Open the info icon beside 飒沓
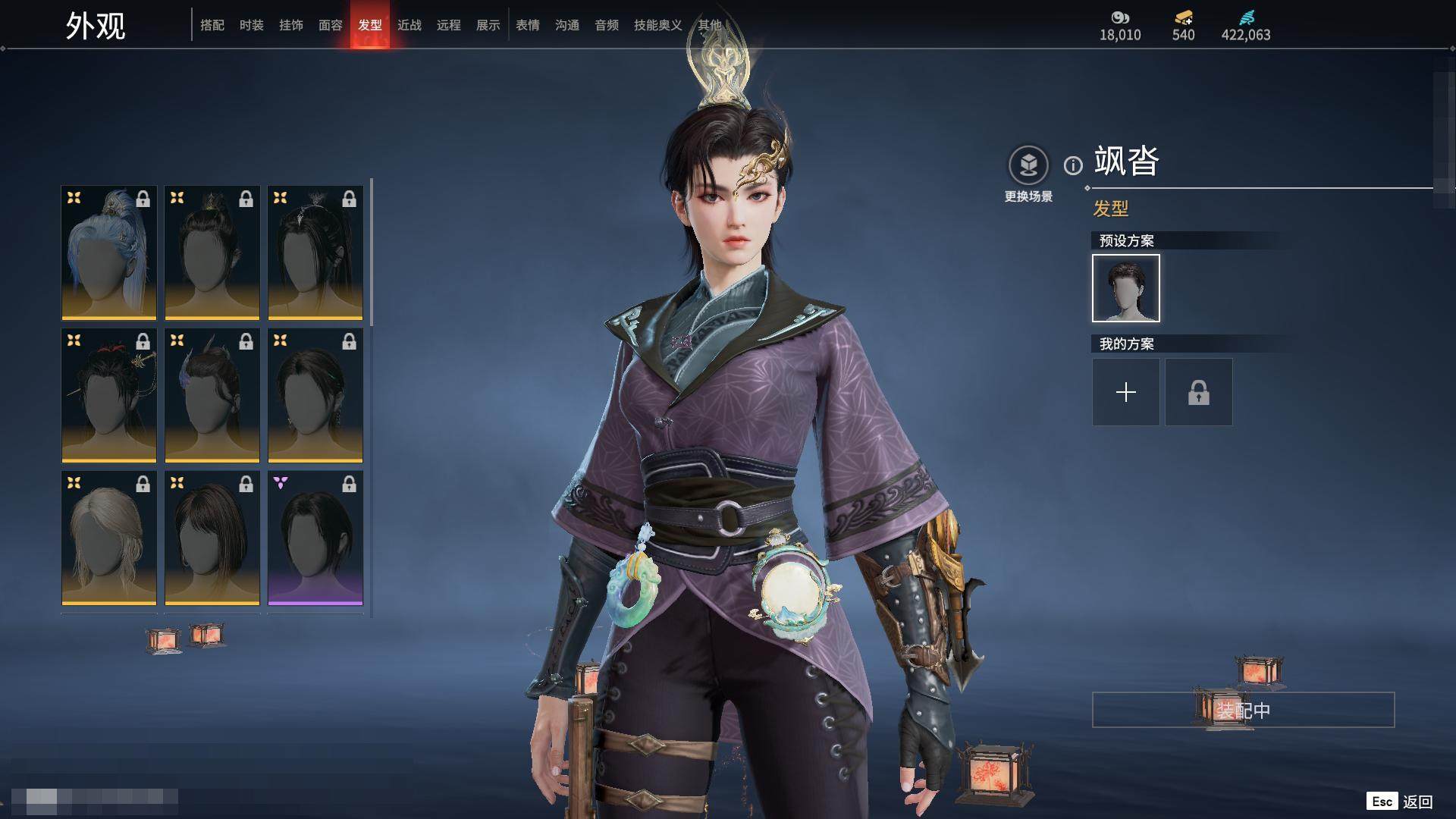Viewport: 1456px width, 819px height. (1073, 165)
